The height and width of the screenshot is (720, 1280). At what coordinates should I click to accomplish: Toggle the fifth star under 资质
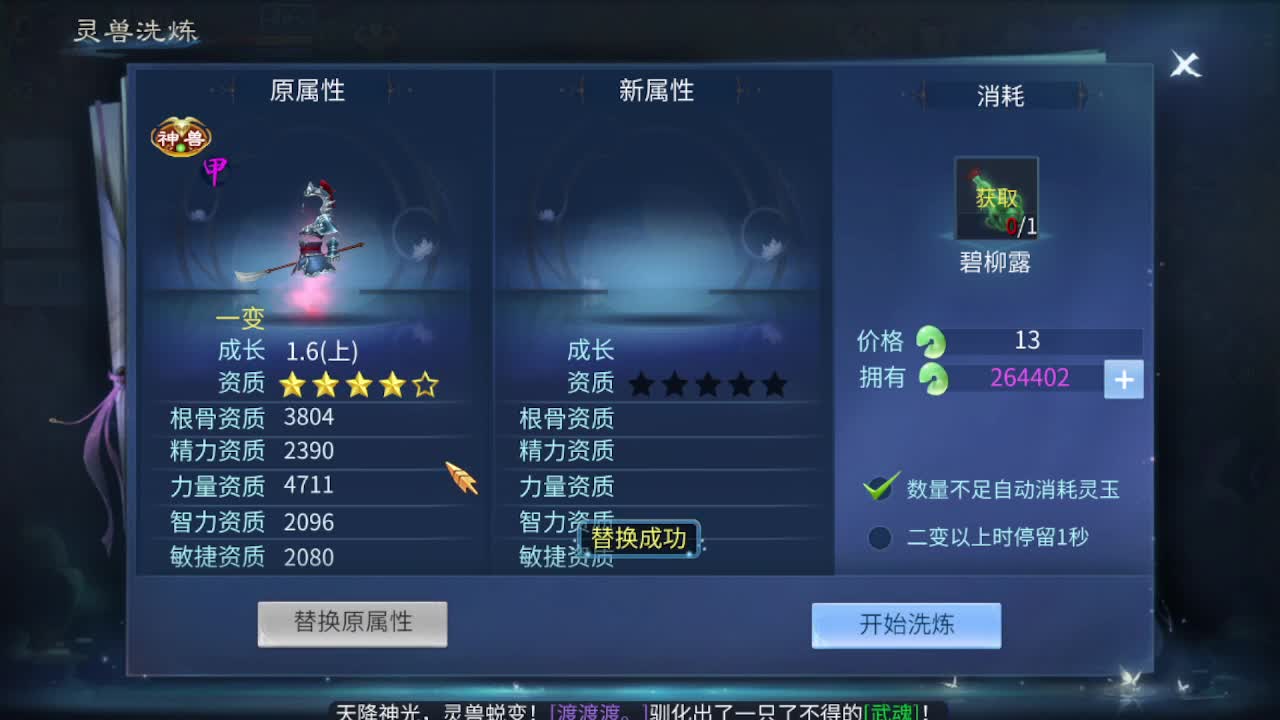(x=425, y=383)
